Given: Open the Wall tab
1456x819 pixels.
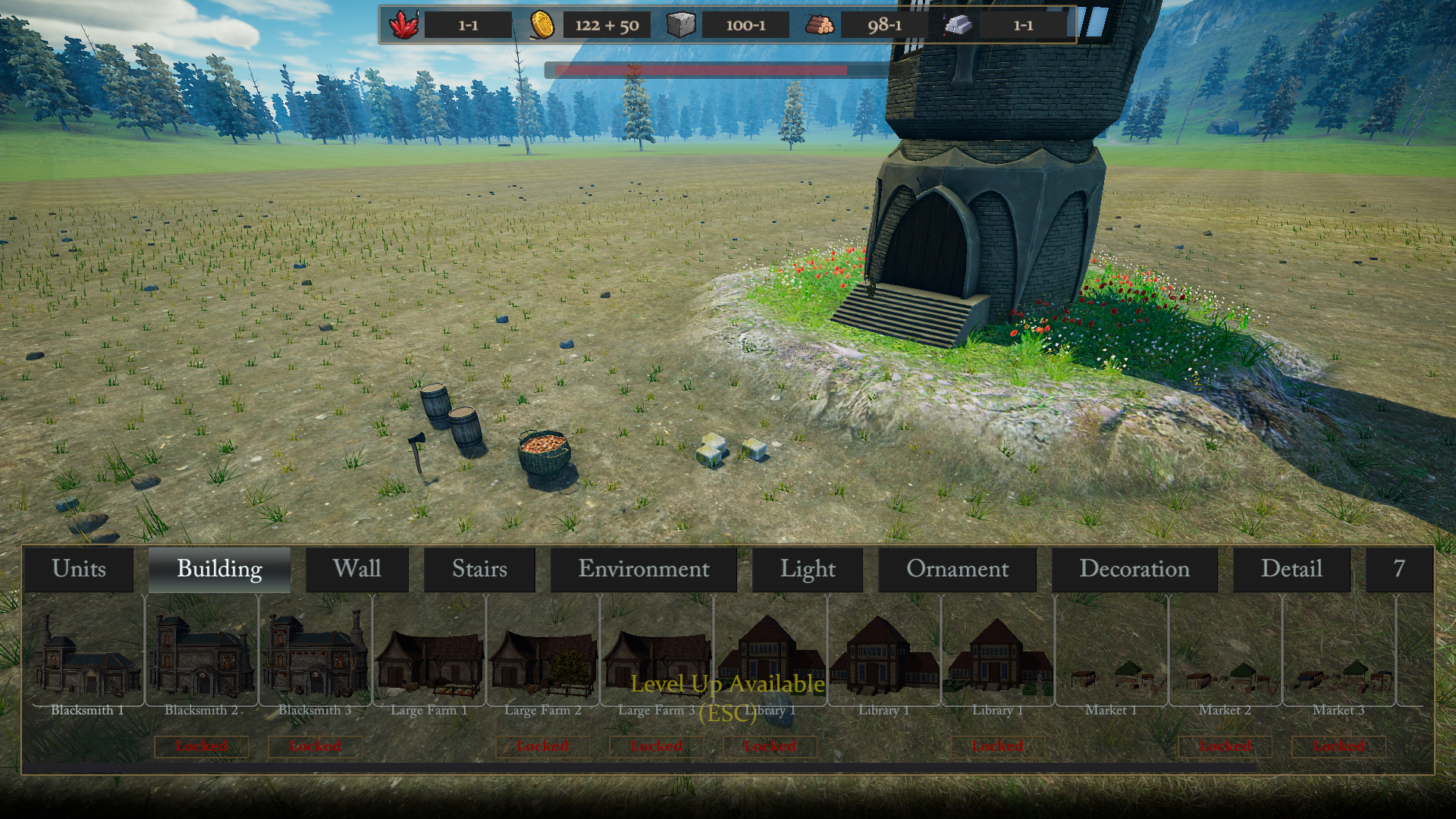Looking at the screenshot, I should click(356, 569).
